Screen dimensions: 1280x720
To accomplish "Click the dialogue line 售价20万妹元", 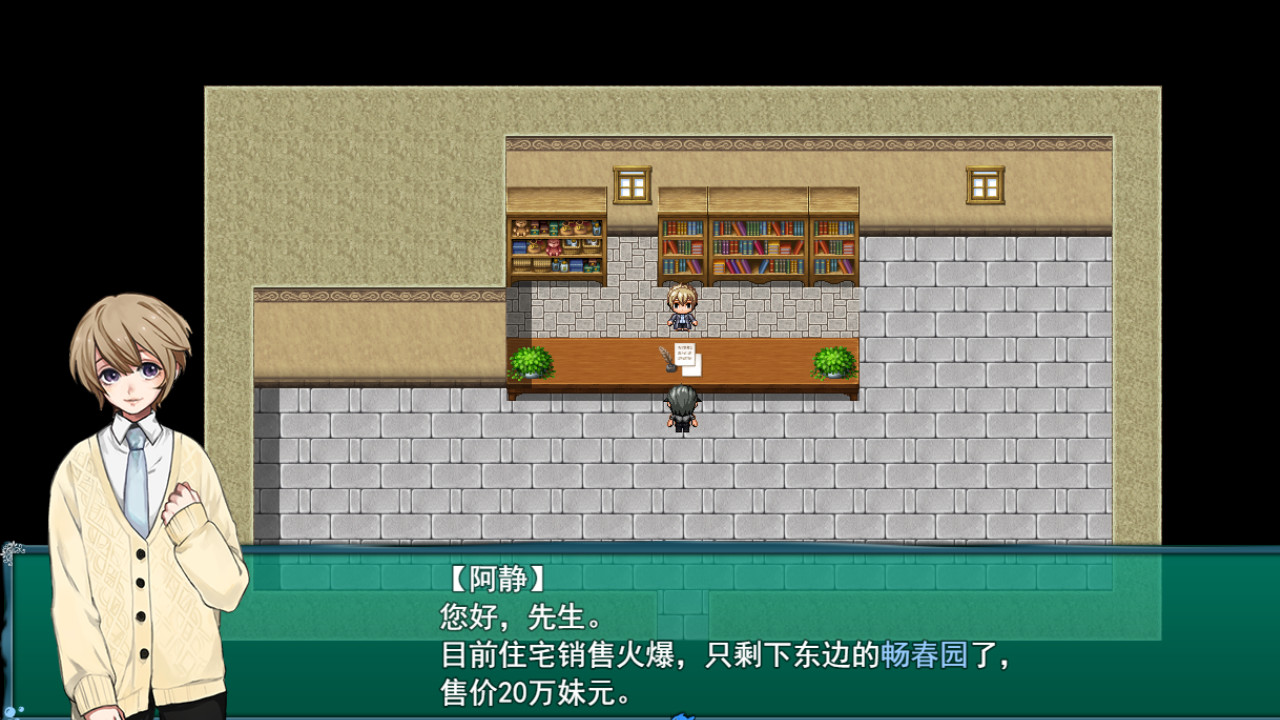I will point(533,690).
